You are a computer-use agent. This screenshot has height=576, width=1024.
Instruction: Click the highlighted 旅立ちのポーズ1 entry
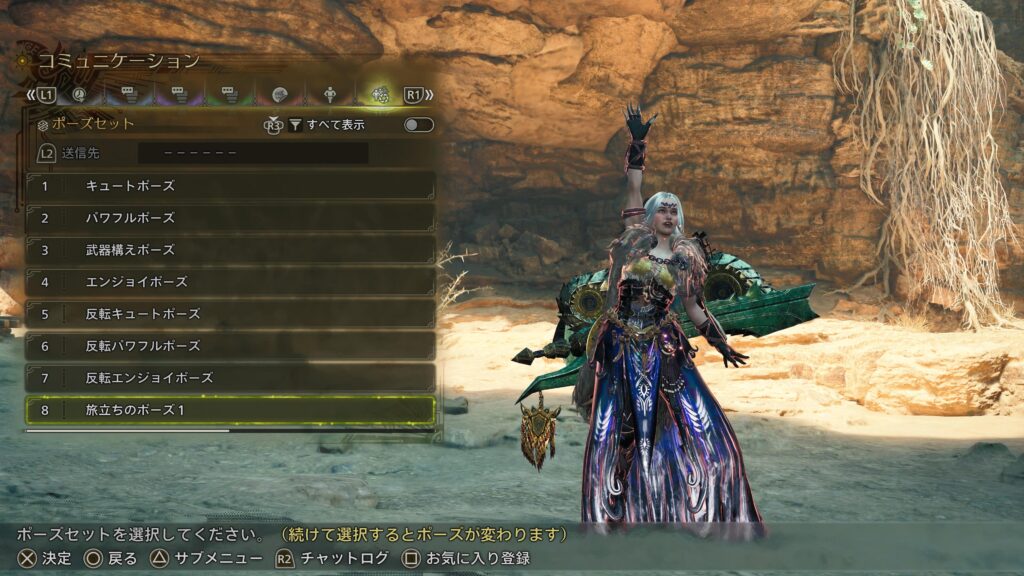230,410
